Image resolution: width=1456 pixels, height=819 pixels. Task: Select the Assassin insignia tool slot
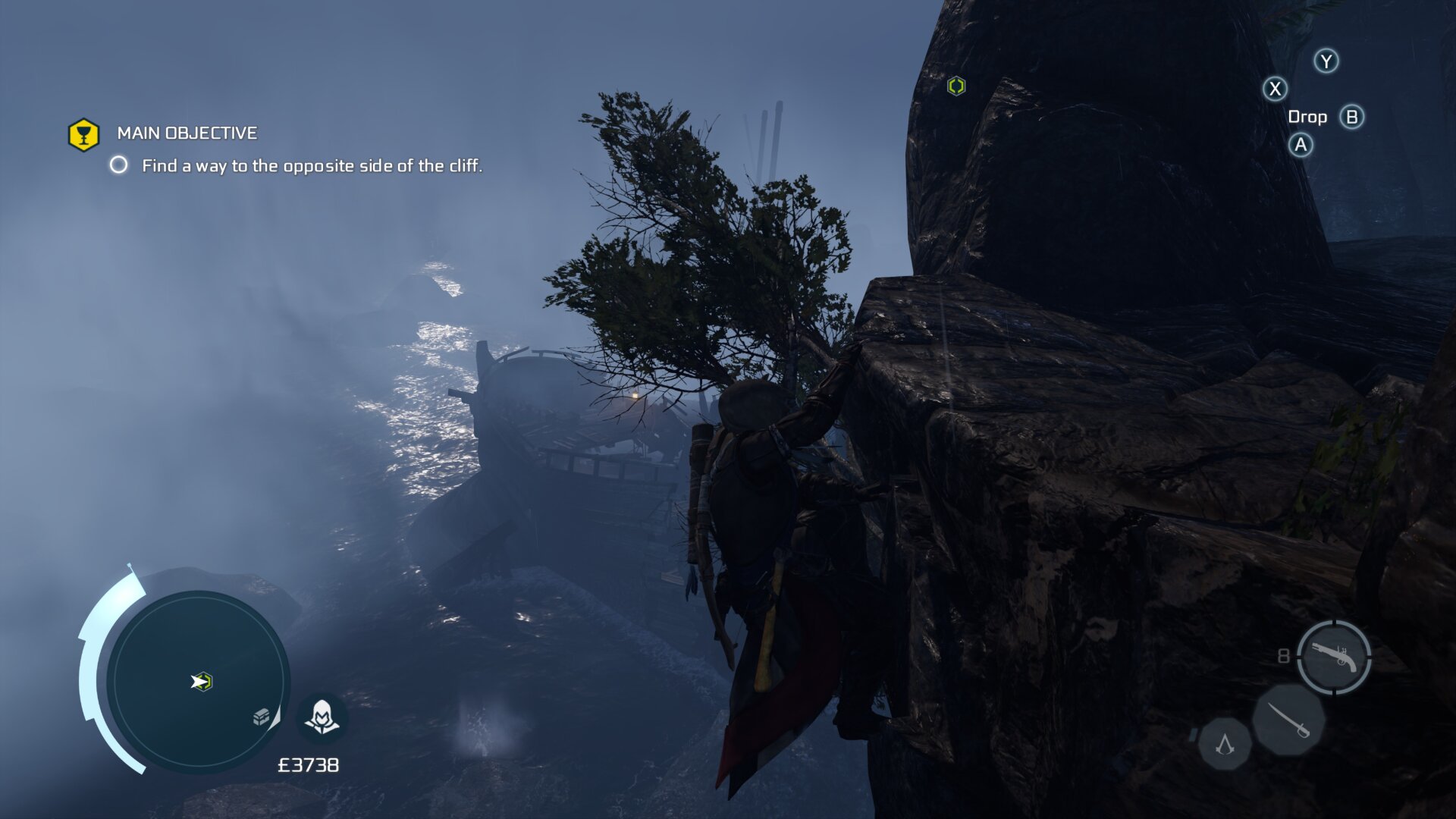click(x=1225, y=744)
